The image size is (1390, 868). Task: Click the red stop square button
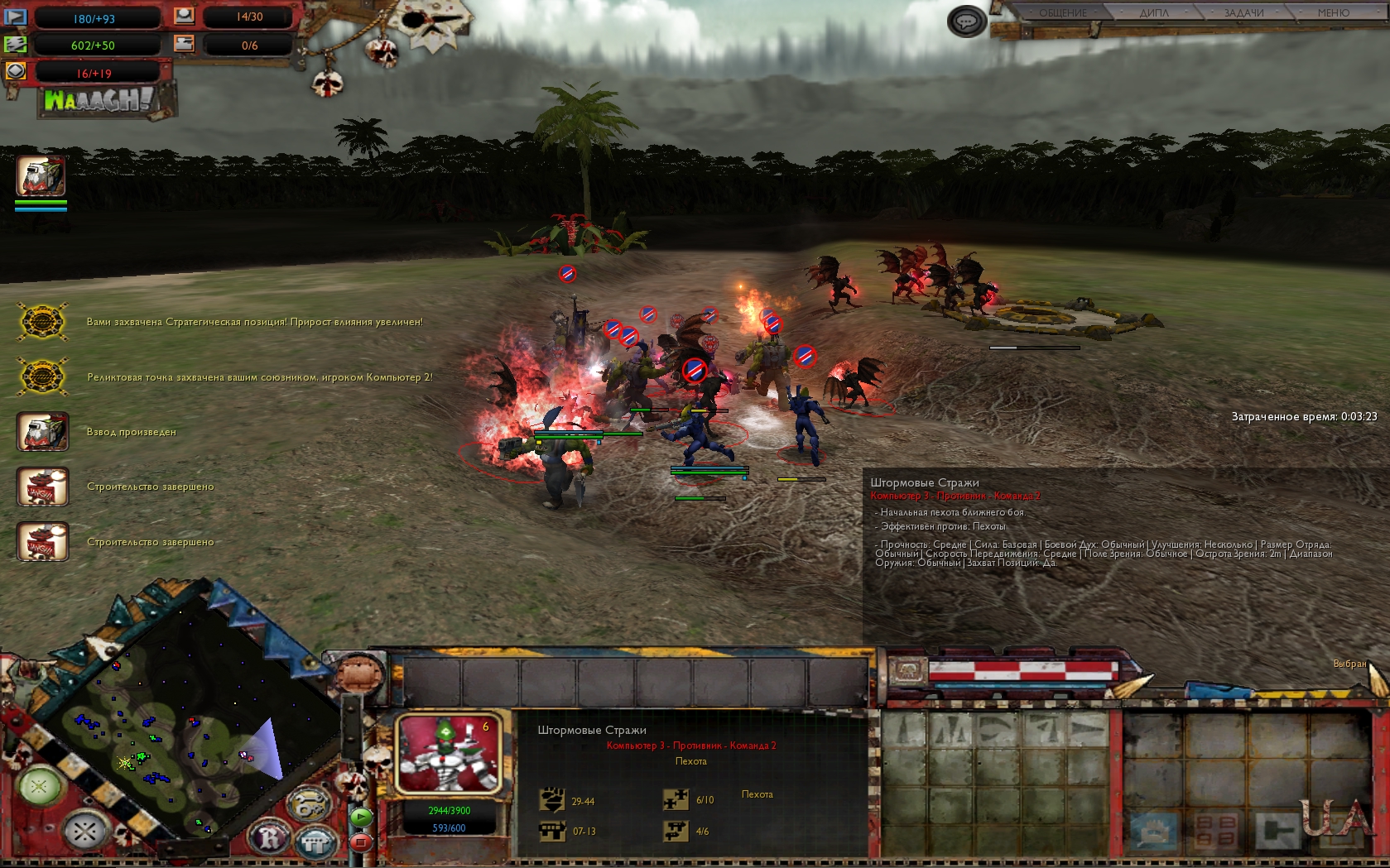(x=361, y=842)
